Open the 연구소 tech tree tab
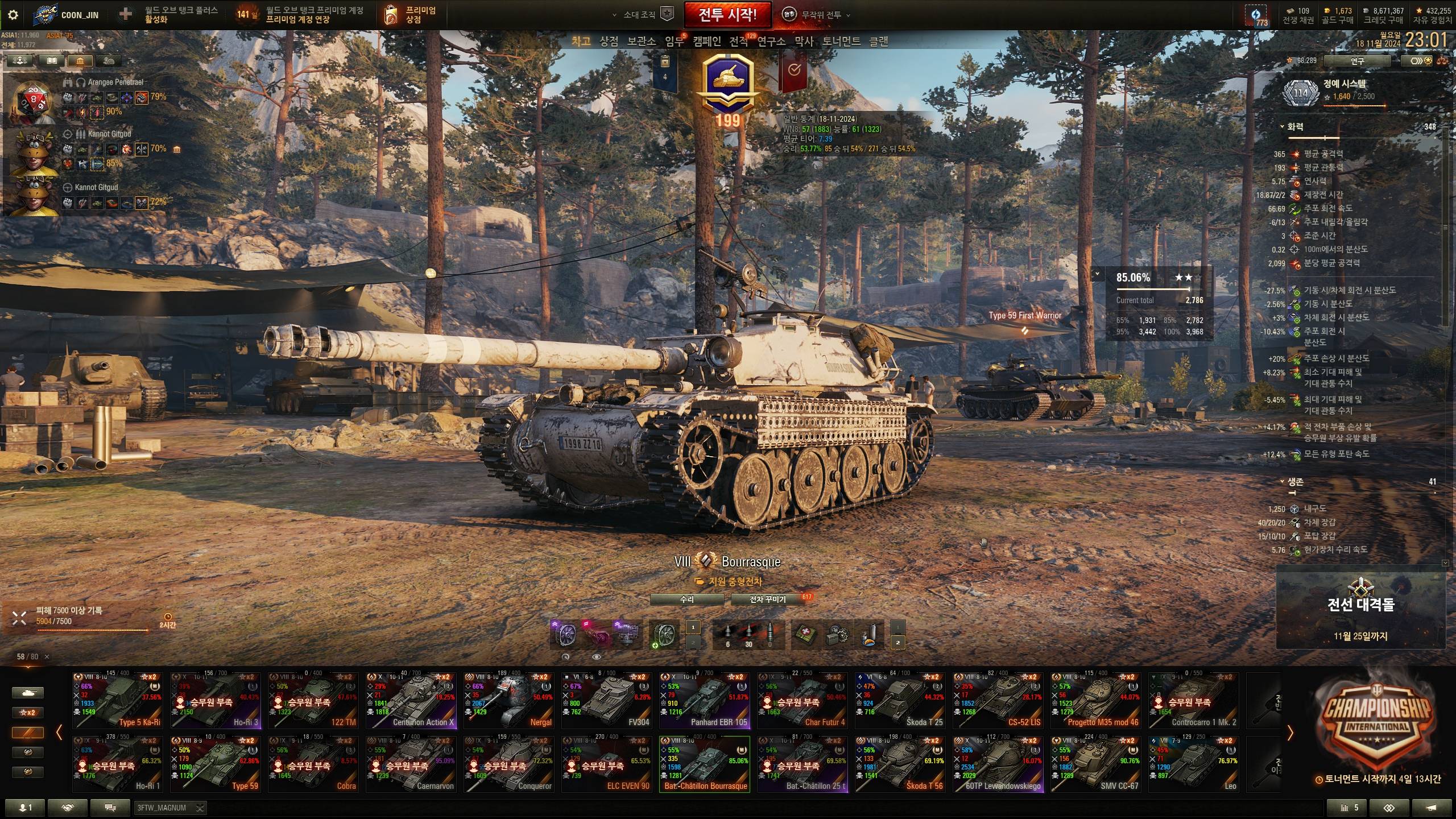This screenshot has width=1456, height=819. coord(771,41)
